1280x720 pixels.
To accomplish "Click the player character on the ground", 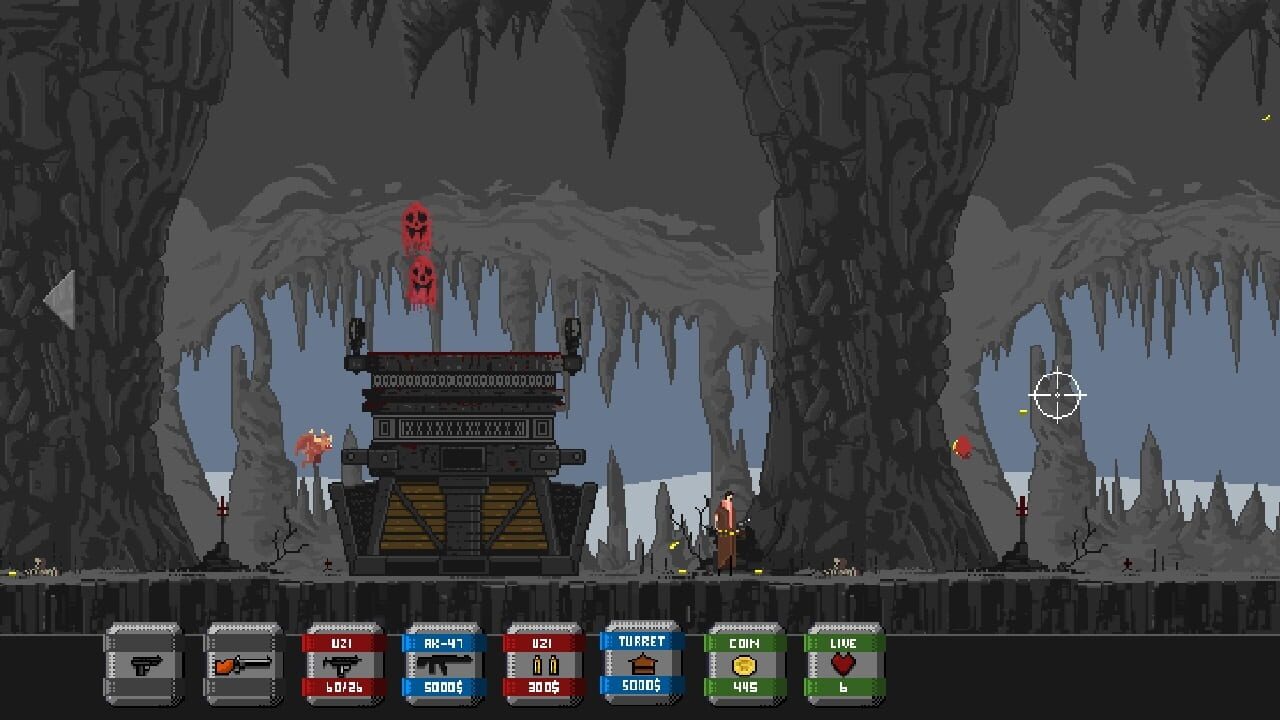I will tap(726, 530).
